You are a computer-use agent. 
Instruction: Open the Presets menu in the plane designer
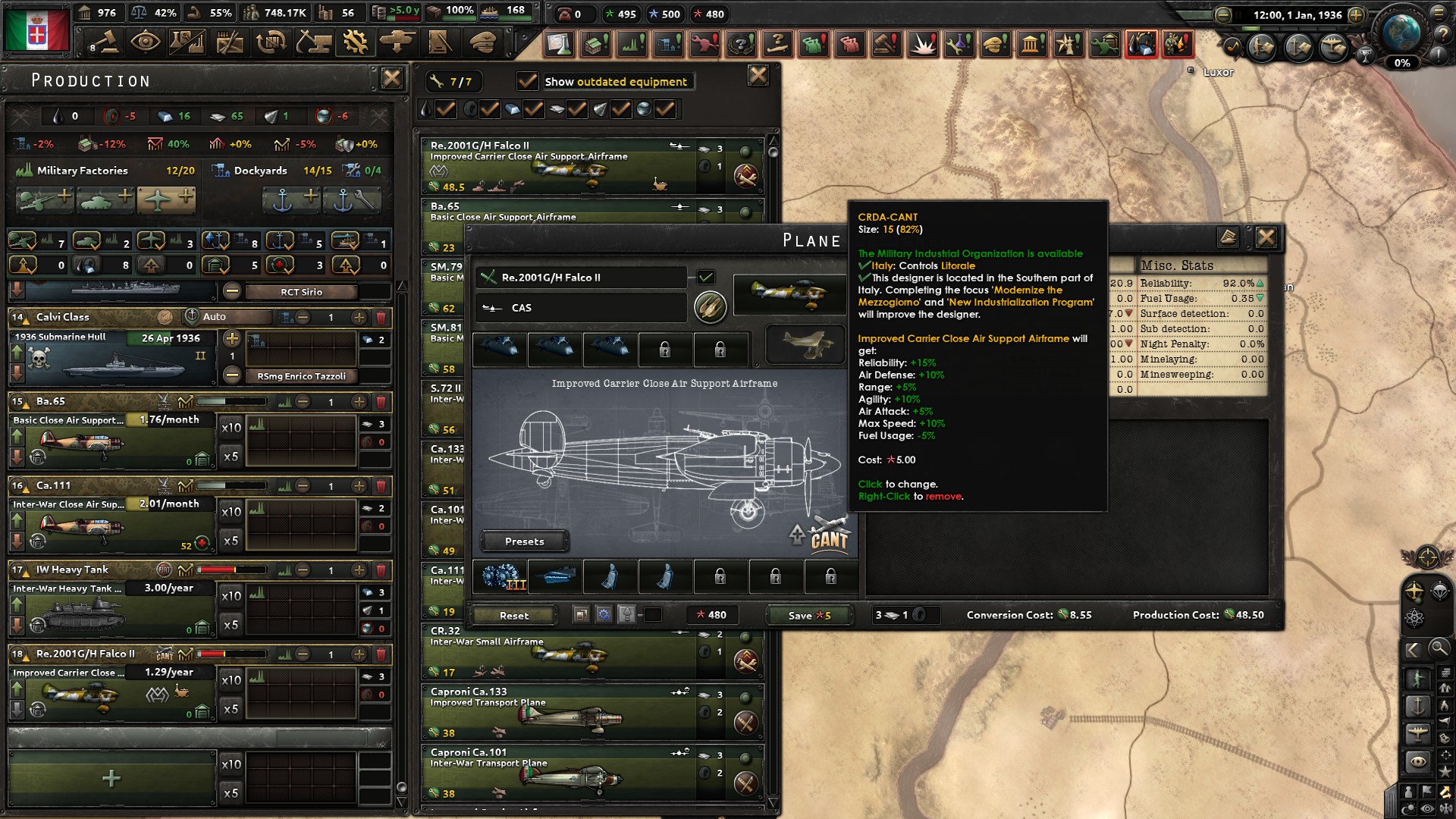pos(524,541)
